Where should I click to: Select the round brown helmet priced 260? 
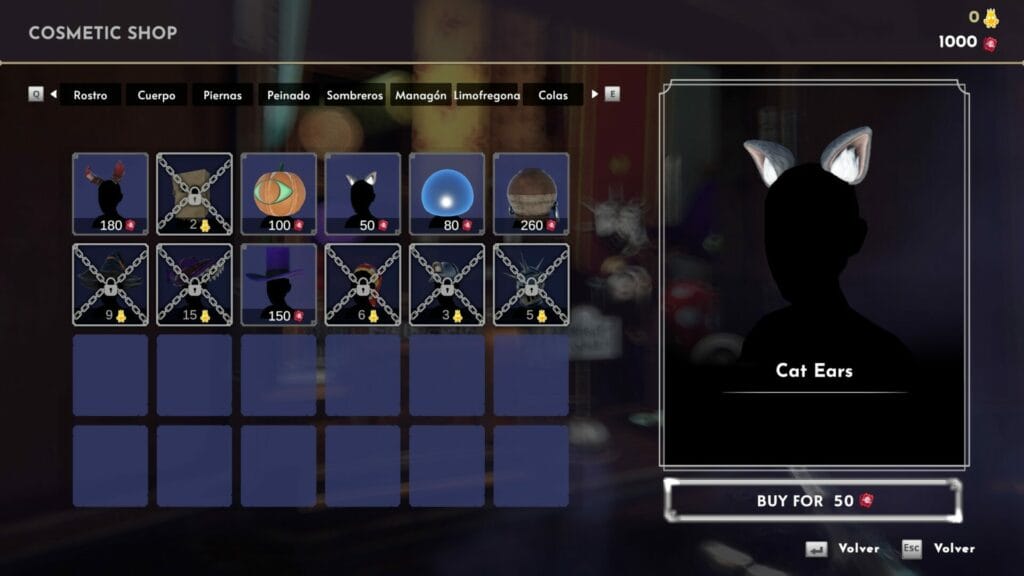pyautogui.click(x=530, y=193)
